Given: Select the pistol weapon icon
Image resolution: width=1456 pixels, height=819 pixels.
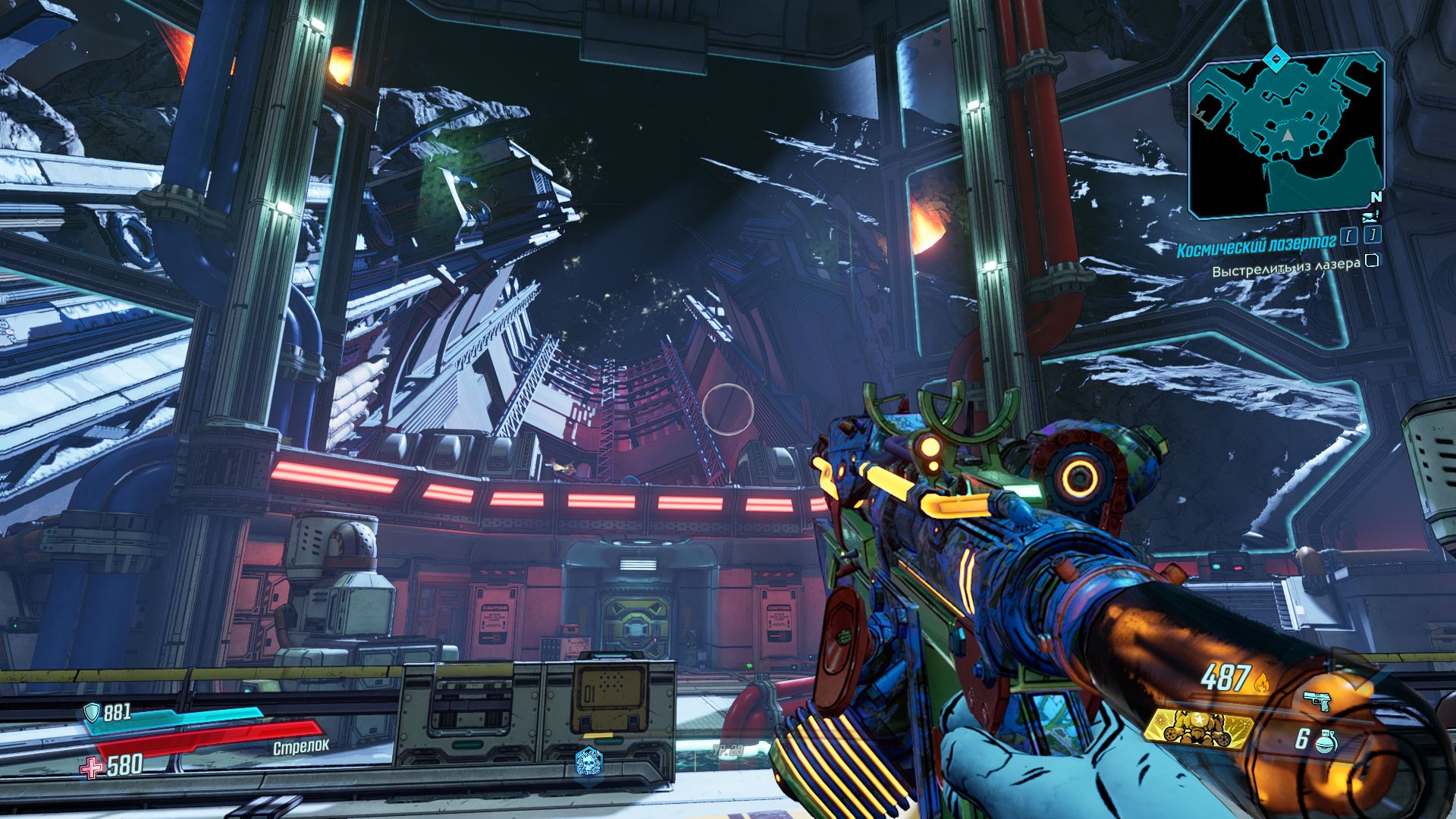Looking at the screenshot, I should pos(1318,701).
